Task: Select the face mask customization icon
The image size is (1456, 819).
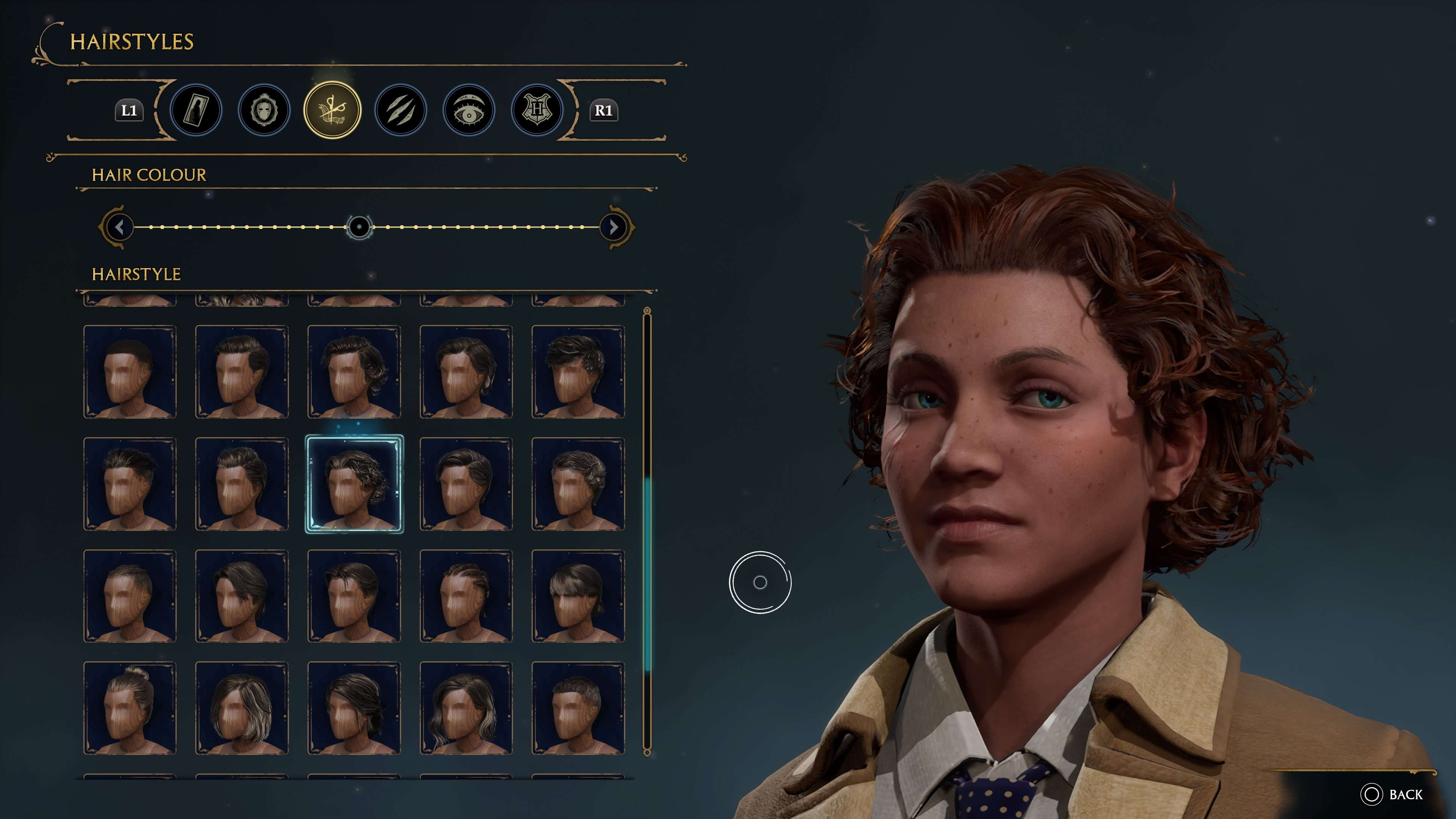Action: tap(264, 110)
